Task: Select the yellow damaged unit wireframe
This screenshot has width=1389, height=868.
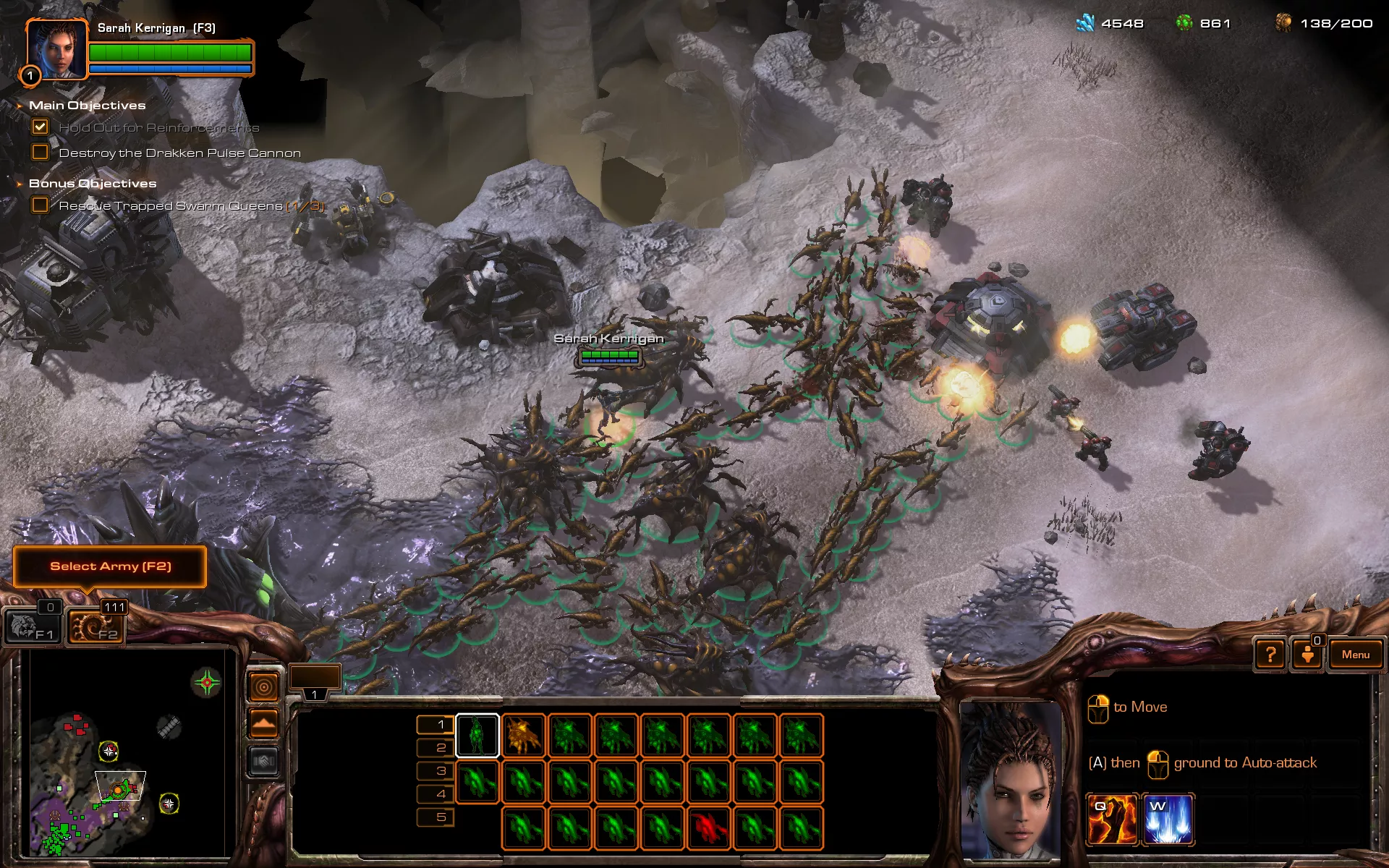Action: (x=524, y=736)
